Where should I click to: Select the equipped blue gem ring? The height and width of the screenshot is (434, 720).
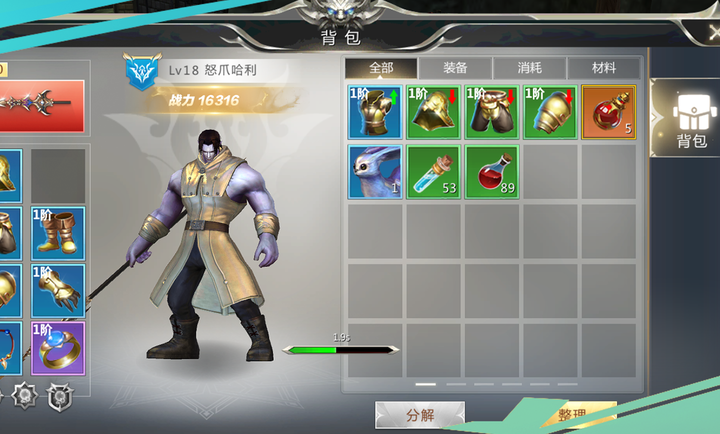(x=57, y=347)
